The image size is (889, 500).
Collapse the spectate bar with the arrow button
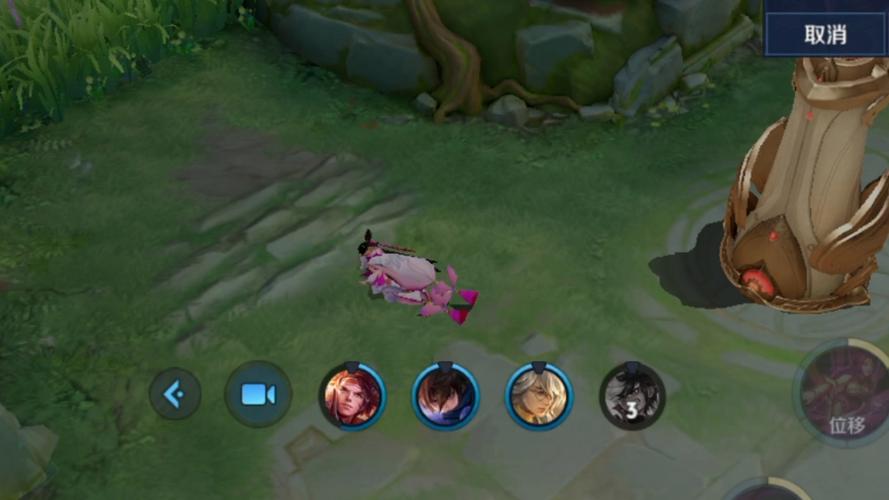coord(175,394)
